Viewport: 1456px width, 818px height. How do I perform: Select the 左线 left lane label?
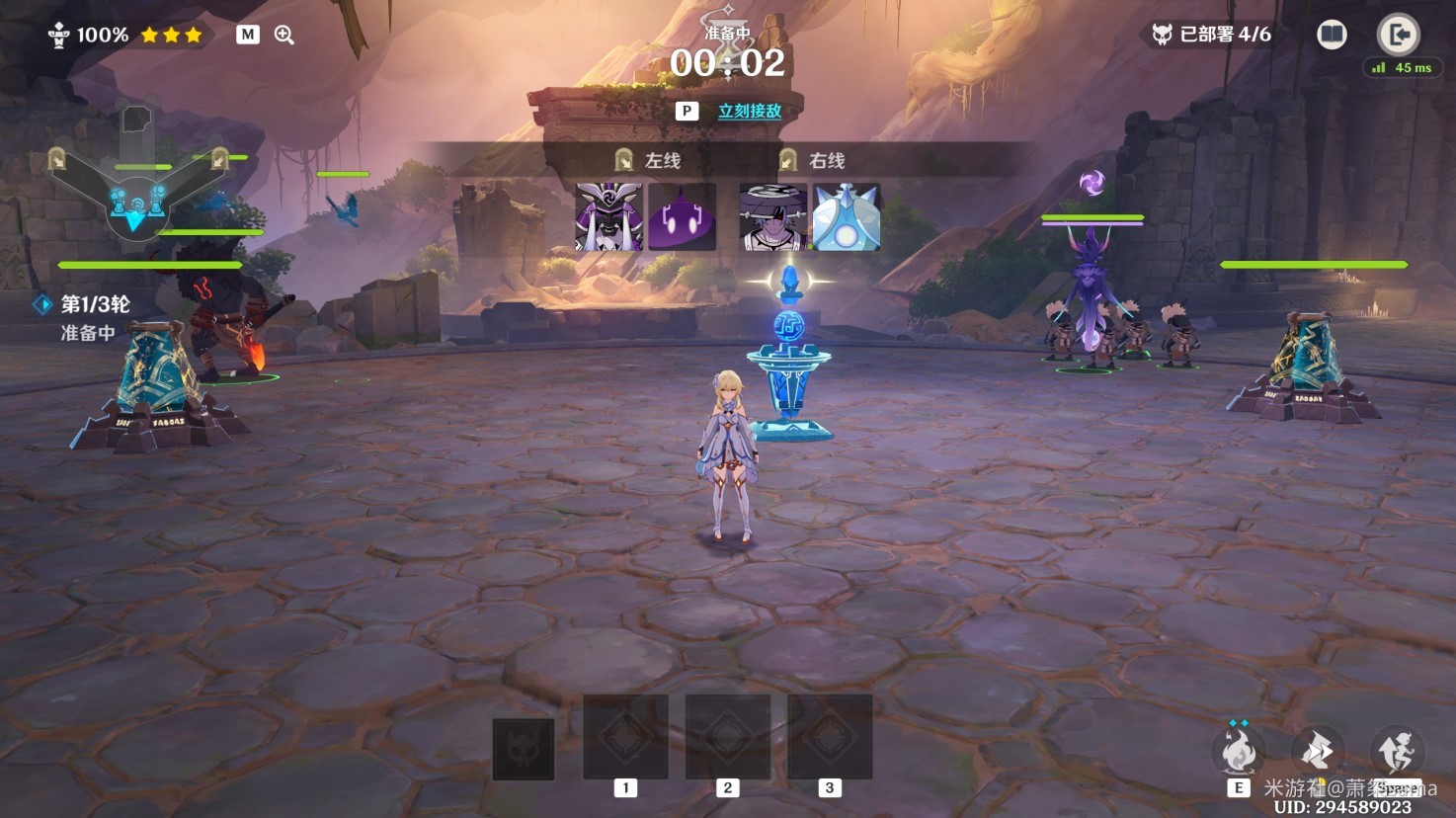point(649,160)
